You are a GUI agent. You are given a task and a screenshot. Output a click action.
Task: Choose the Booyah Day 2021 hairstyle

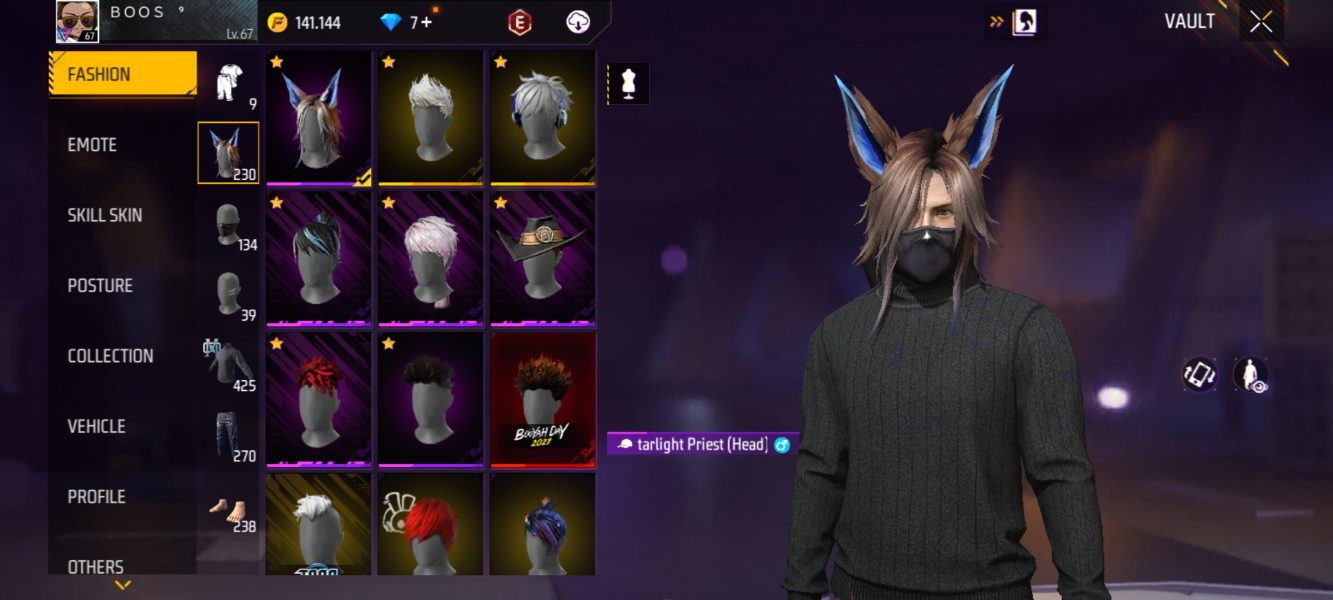click(543, 399)
